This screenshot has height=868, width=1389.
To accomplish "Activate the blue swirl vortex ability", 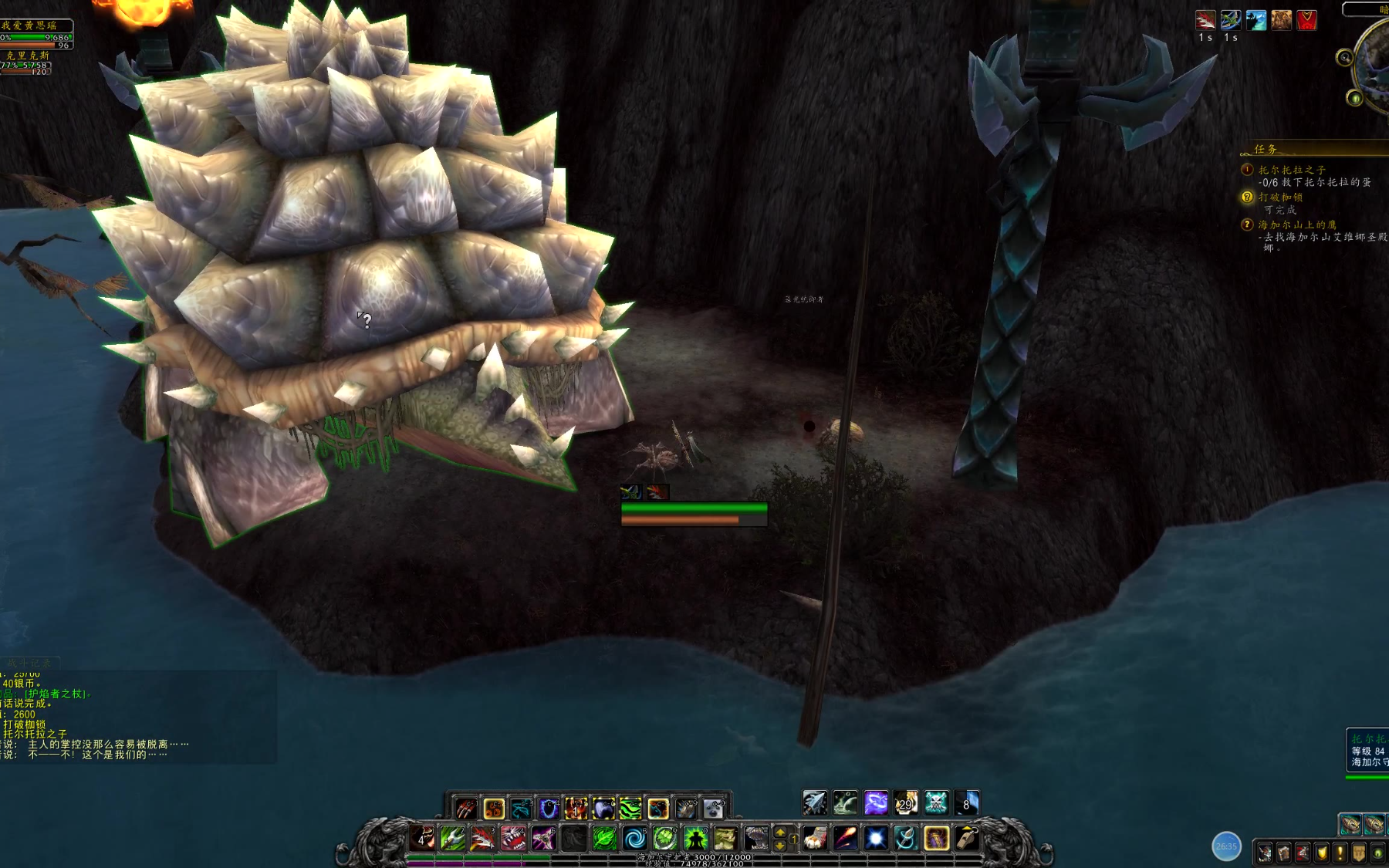I will coord(635,838).
